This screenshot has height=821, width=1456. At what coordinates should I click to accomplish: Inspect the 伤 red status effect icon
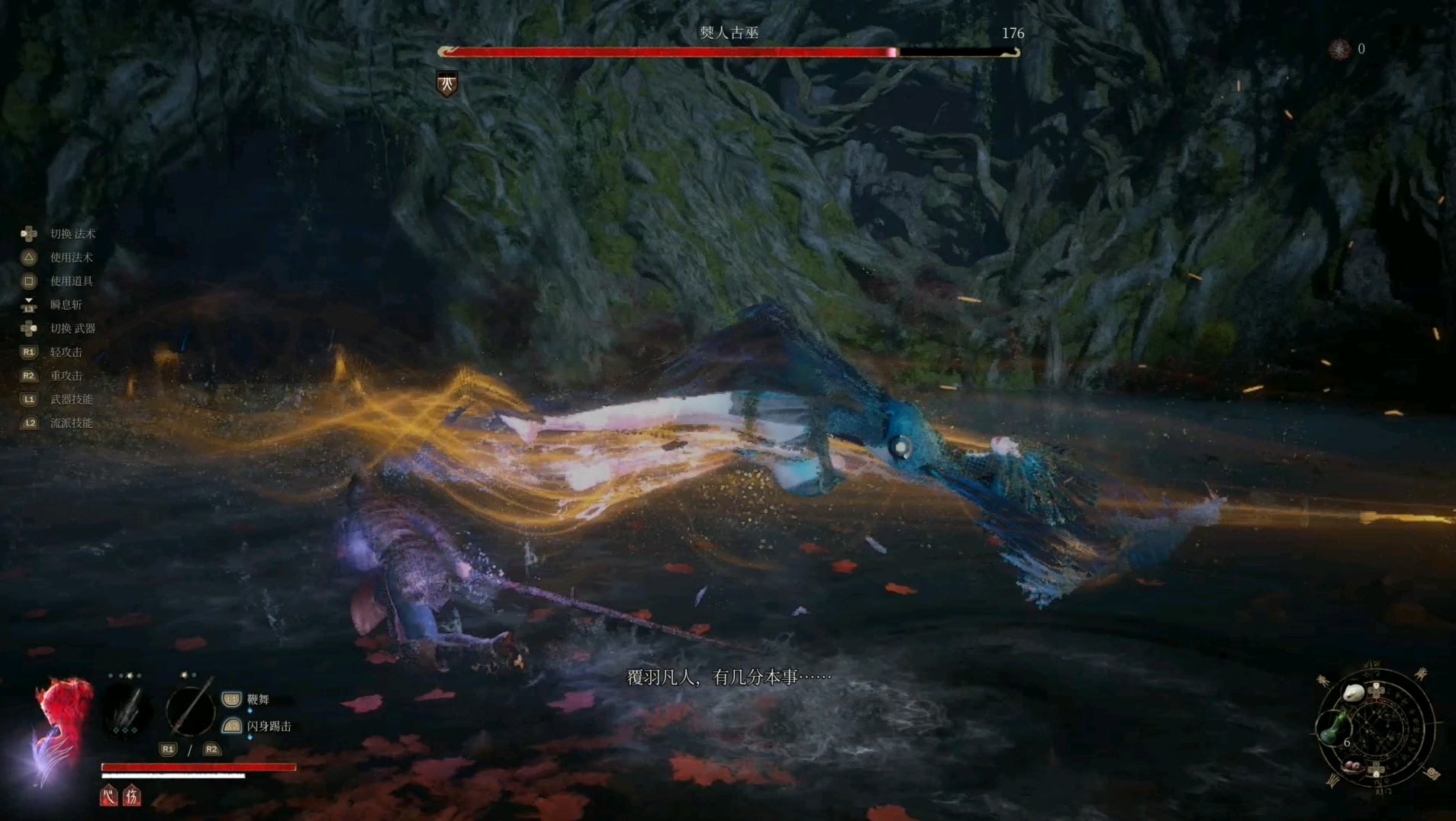coord(132,797)
